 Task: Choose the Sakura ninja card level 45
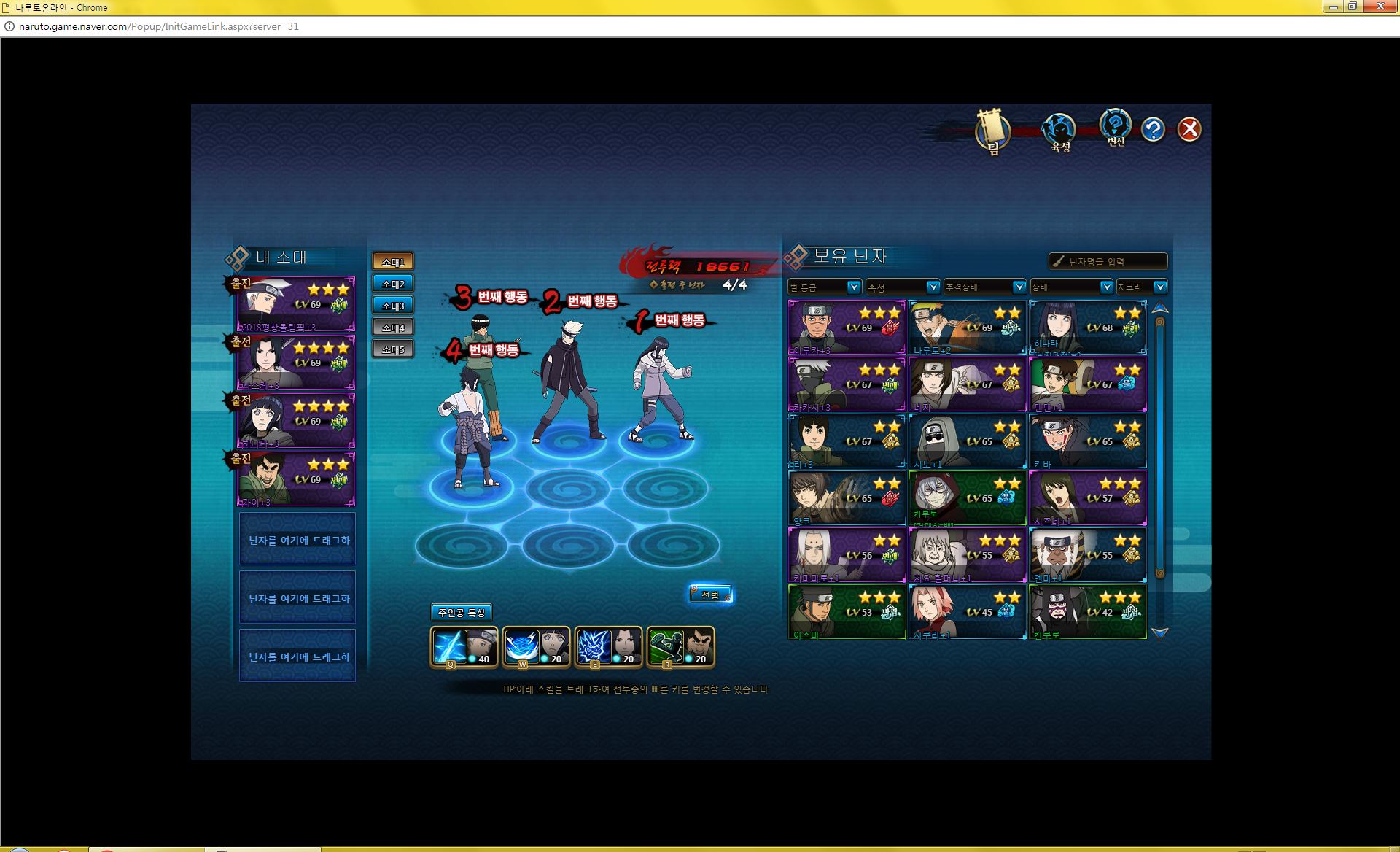coord(967,612)
